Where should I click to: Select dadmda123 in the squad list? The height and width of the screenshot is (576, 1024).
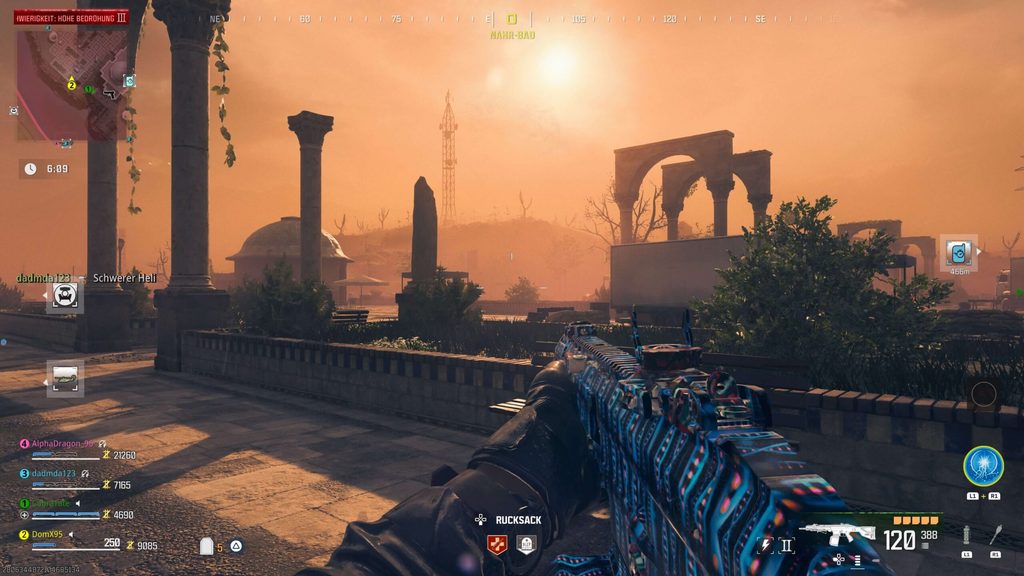pyautogui.click(x=54, y=473)
